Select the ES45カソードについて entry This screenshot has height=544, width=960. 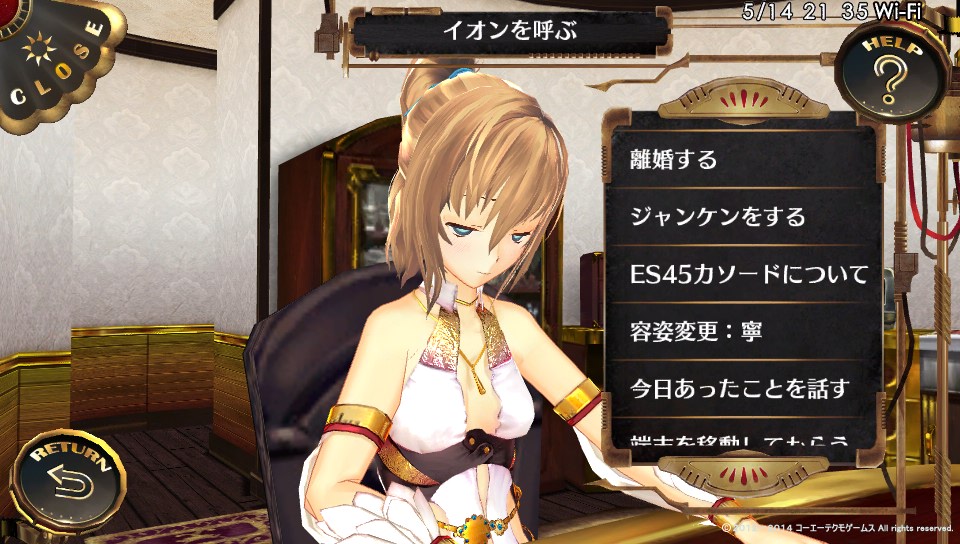coord(743,272)
